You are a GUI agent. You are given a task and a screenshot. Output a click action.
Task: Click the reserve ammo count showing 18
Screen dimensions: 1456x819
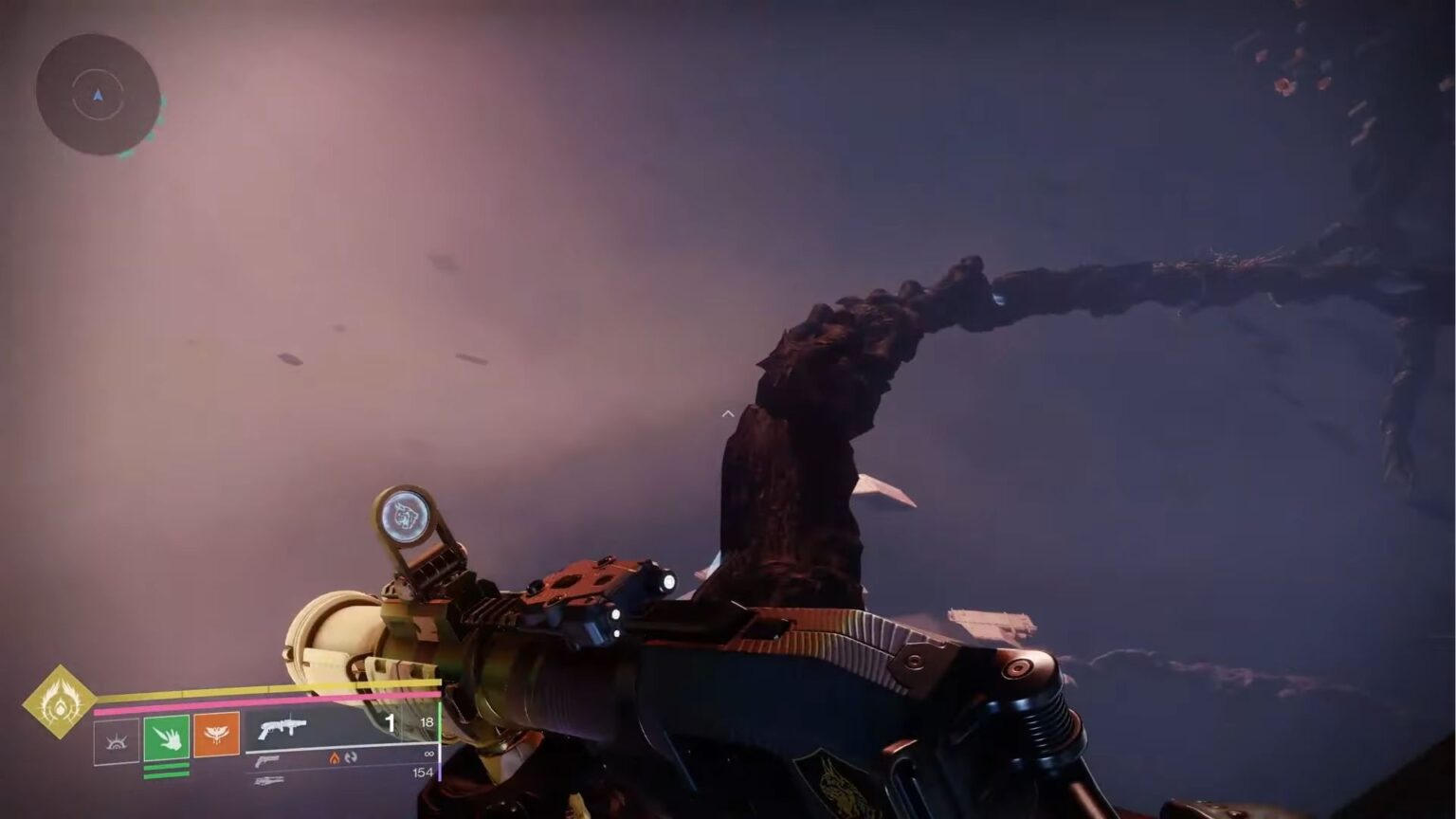[x=428, y=723]
